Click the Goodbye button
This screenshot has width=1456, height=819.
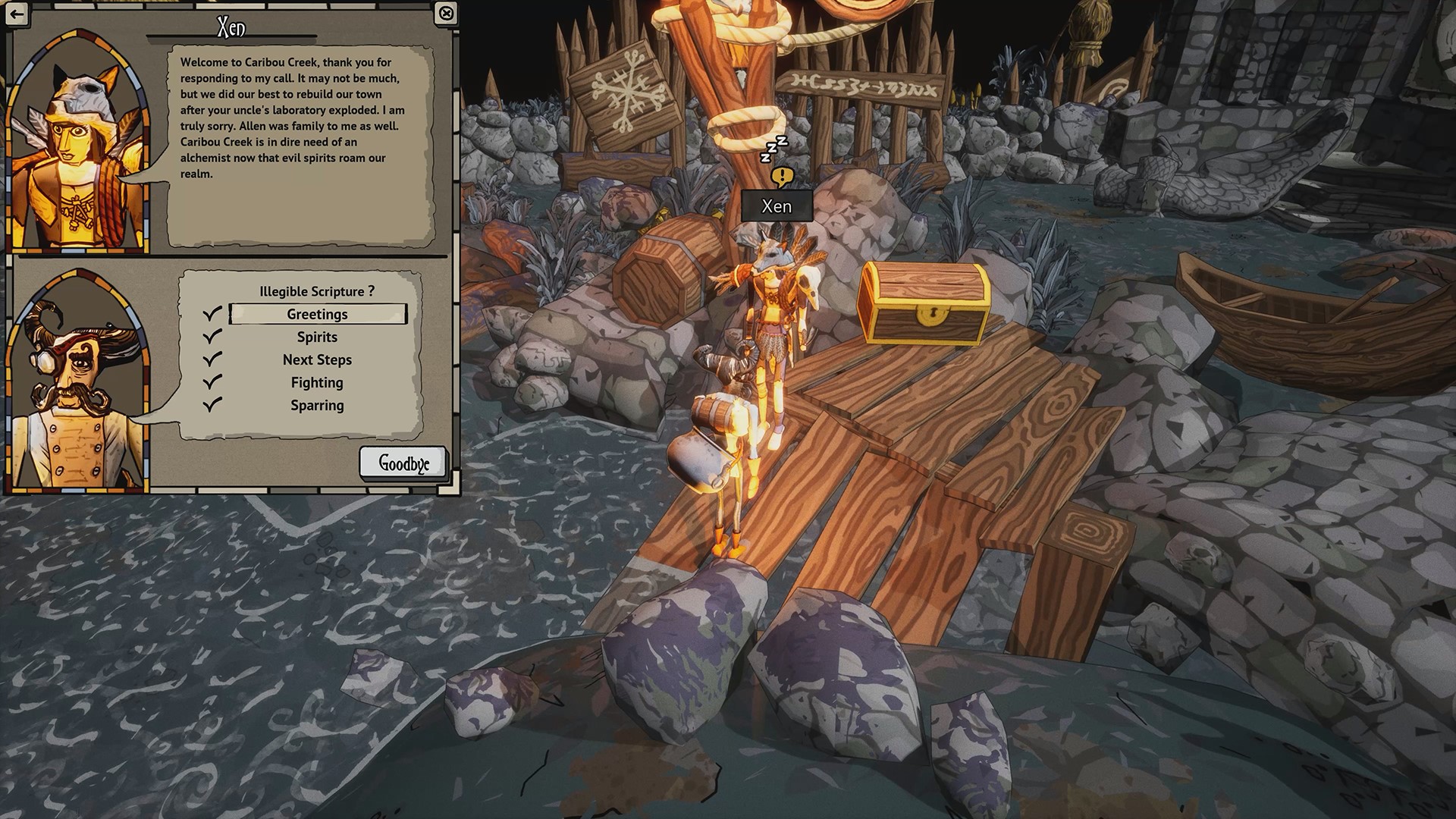403,463
